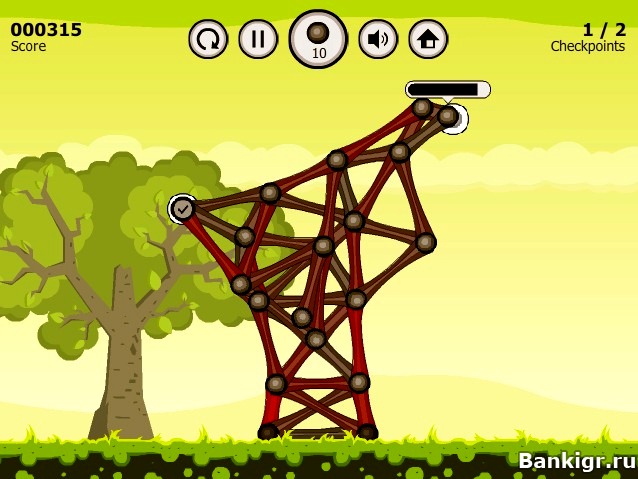This screenshot has width=638, height=479.
Task: Return to the home menu
Action: pyautogui.click(x=428, y=39)
